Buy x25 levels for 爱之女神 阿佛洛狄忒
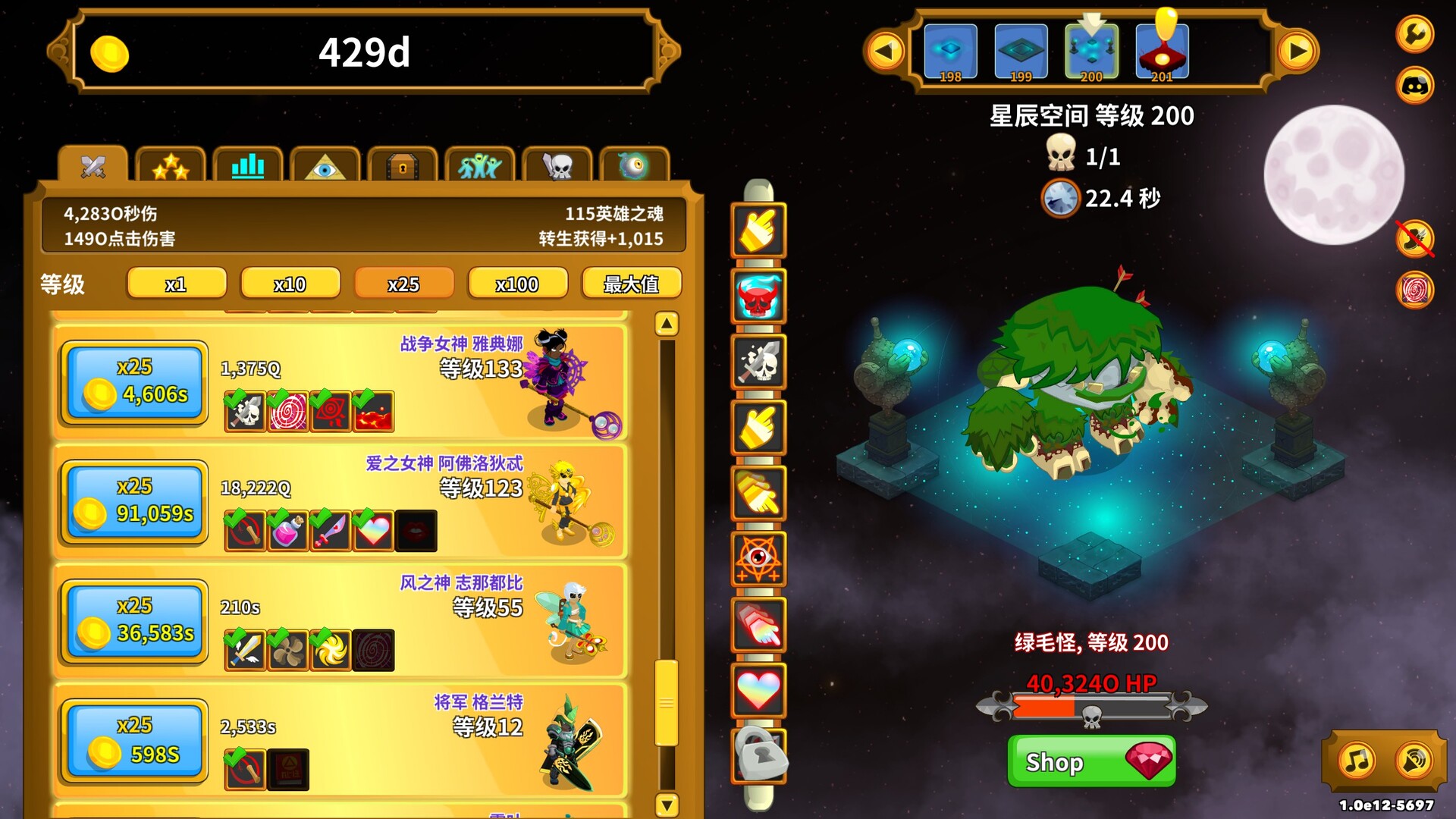 [135, 501]
